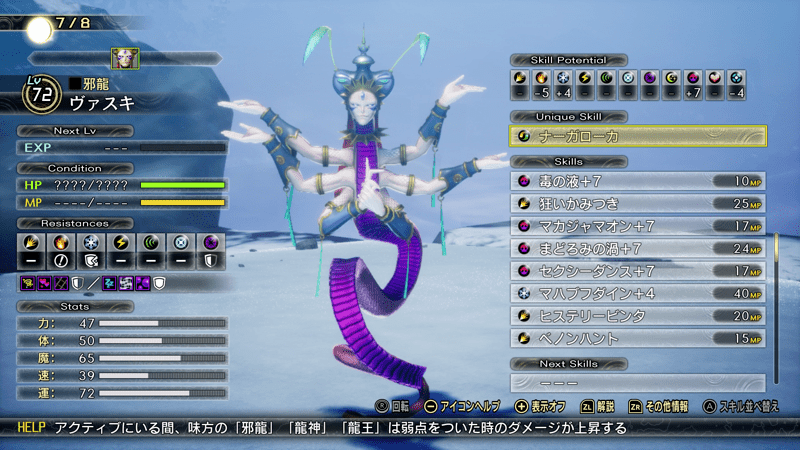Screen dimensions: 800x450
Task: Click the lightning icon under Resistances
Action: pyautogui.click(x=121, y=243)
